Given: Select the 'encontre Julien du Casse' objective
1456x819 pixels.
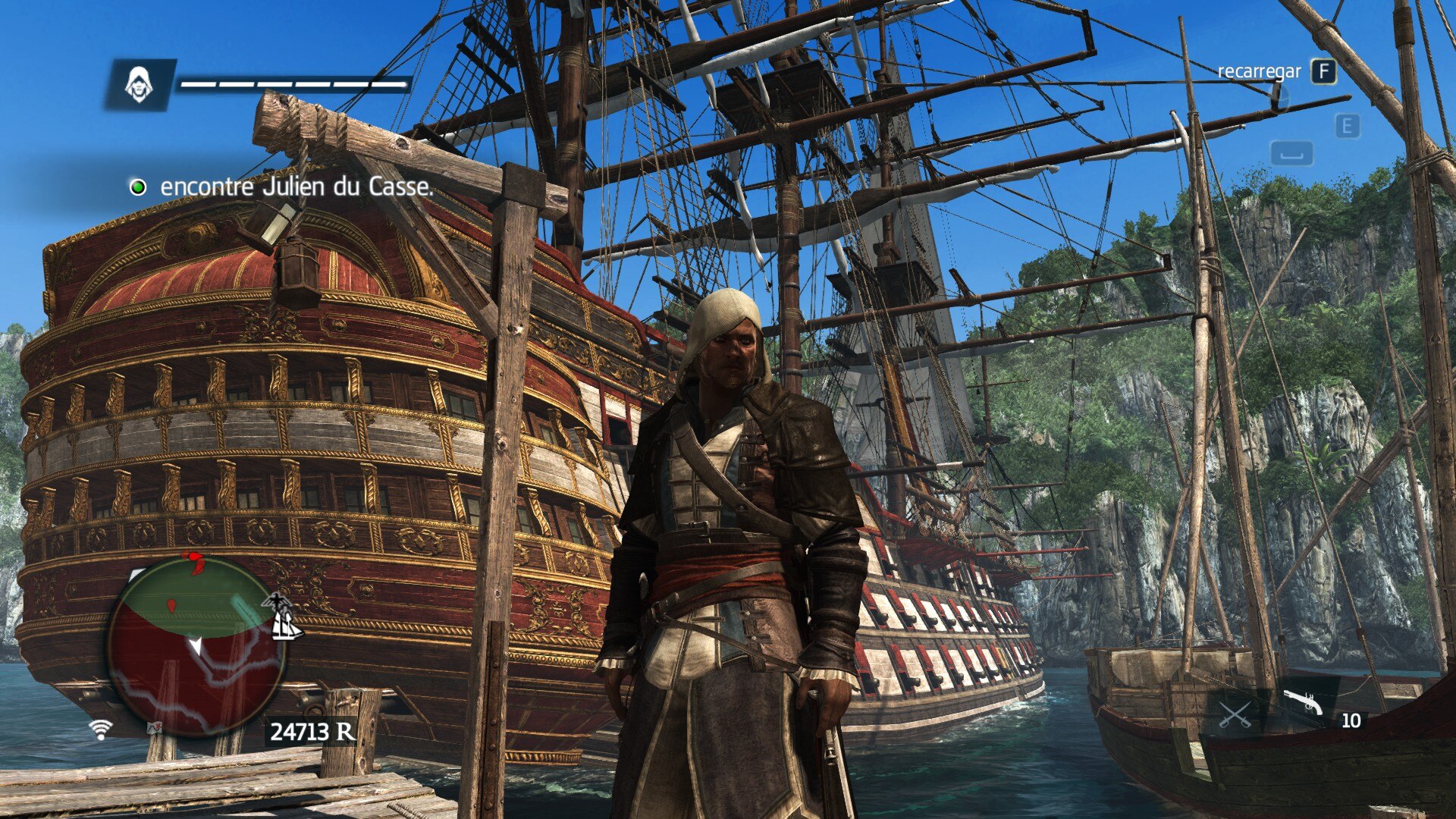Looking at the screenshot, I should [x=296, y=187].
